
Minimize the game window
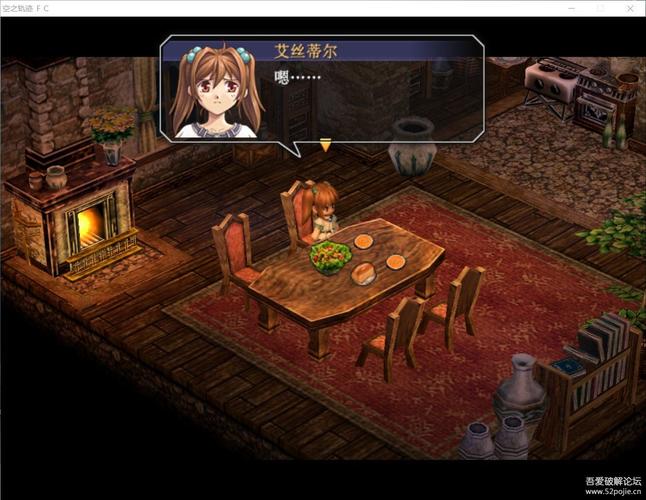pyautogui.click(x=571, y=7)
